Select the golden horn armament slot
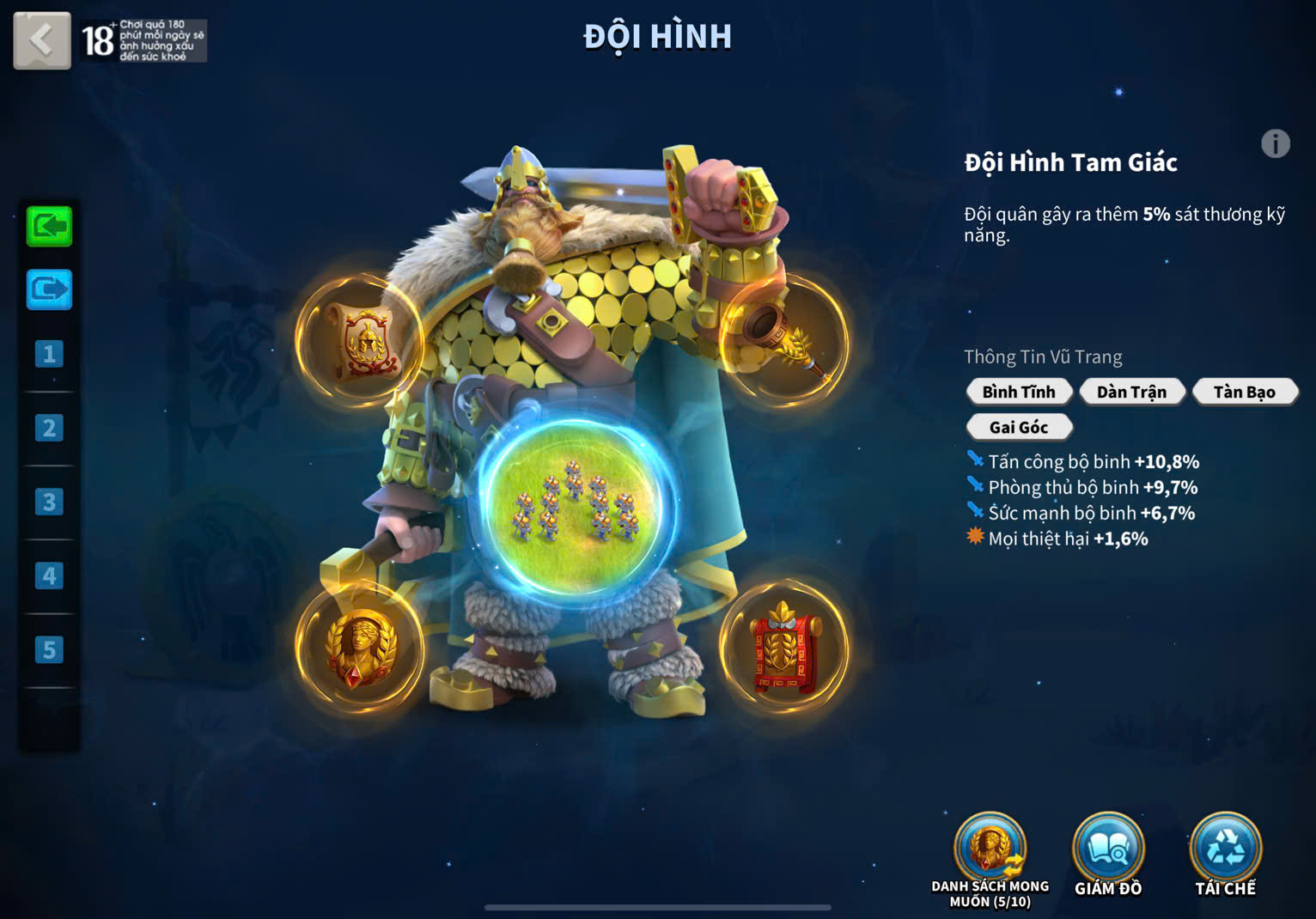The width and height of the screenshot is (1316, 919). pos(783,340)
